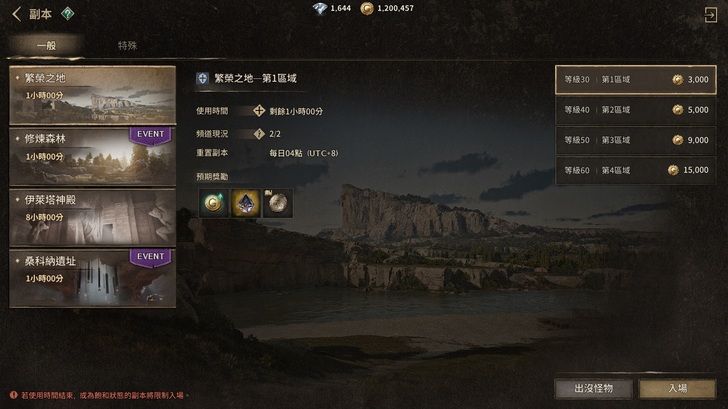This screenshot has height=409, width=728.
Task: Inspect the silver coin reward icon
Action: (x=277, y=203)
